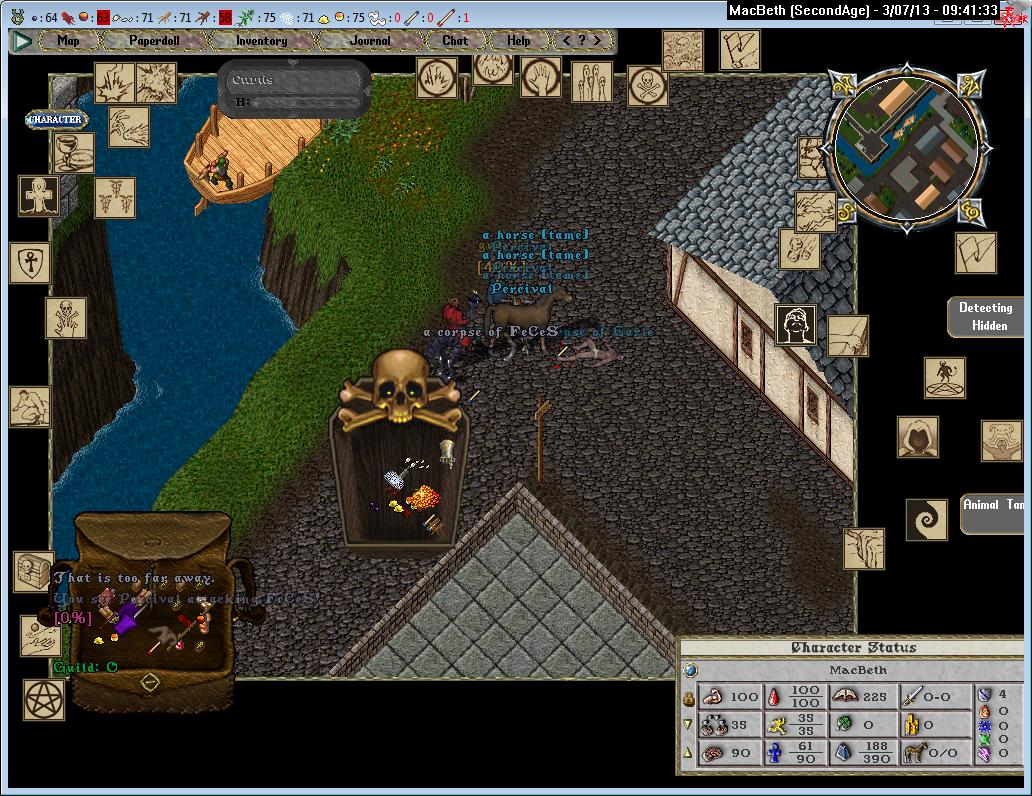Select the Curtis health bar gump
This screenshot has height=796, width=1032.
point(294,90)
